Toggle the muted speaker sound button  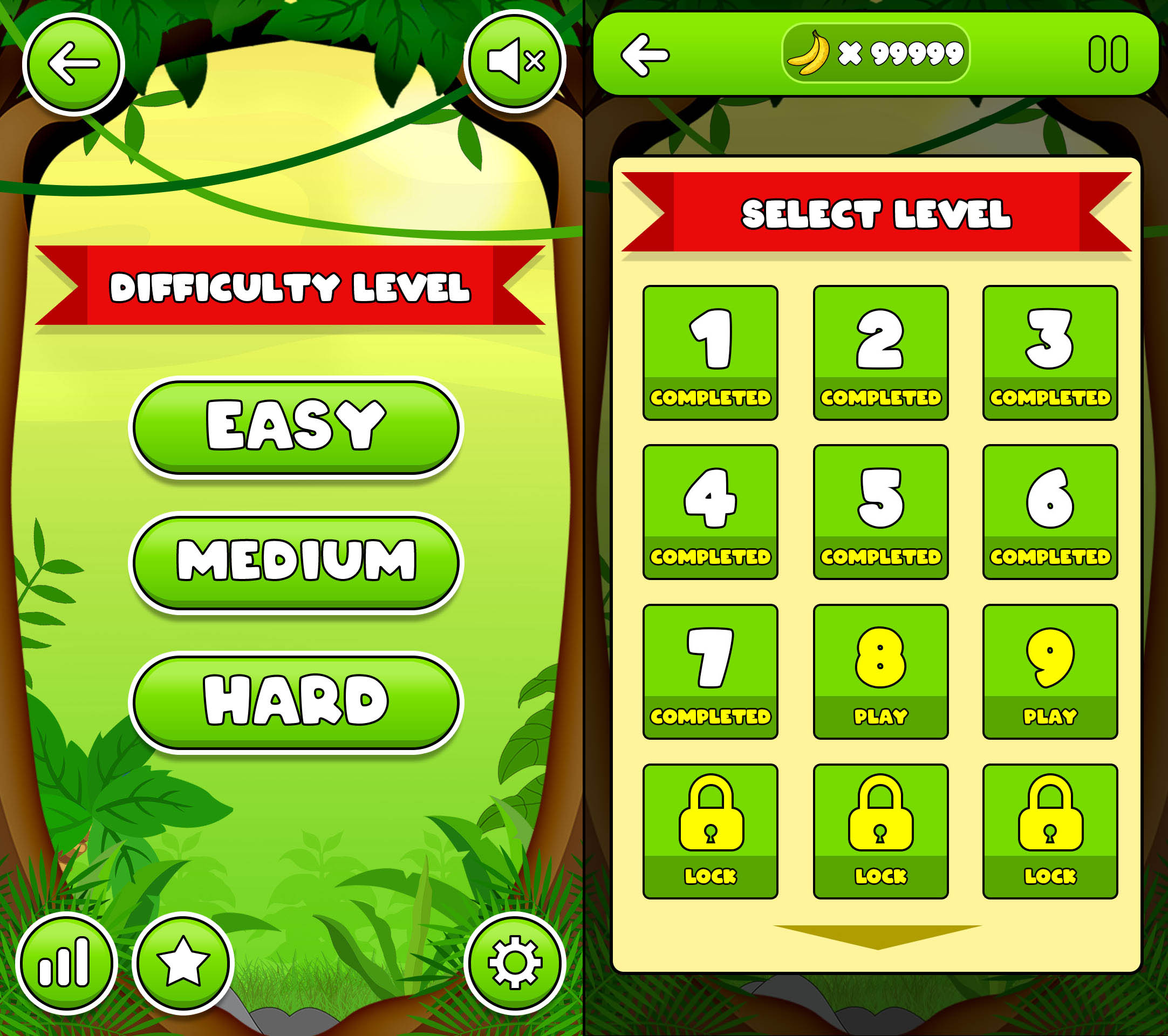click(x=515, y=61)
